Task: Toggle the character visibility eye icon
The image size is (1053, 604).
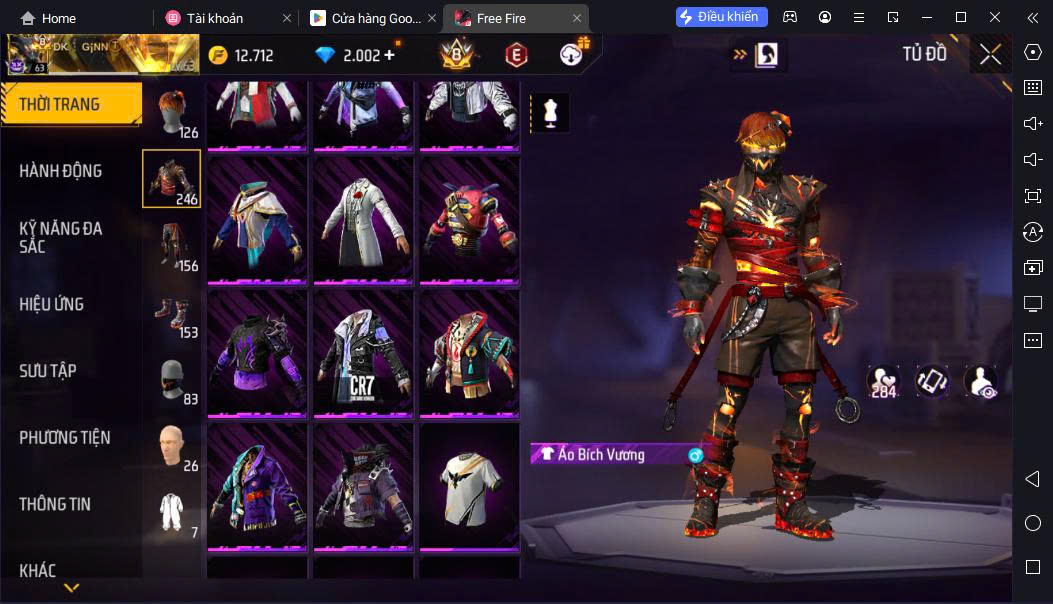Action: (980, 381)
